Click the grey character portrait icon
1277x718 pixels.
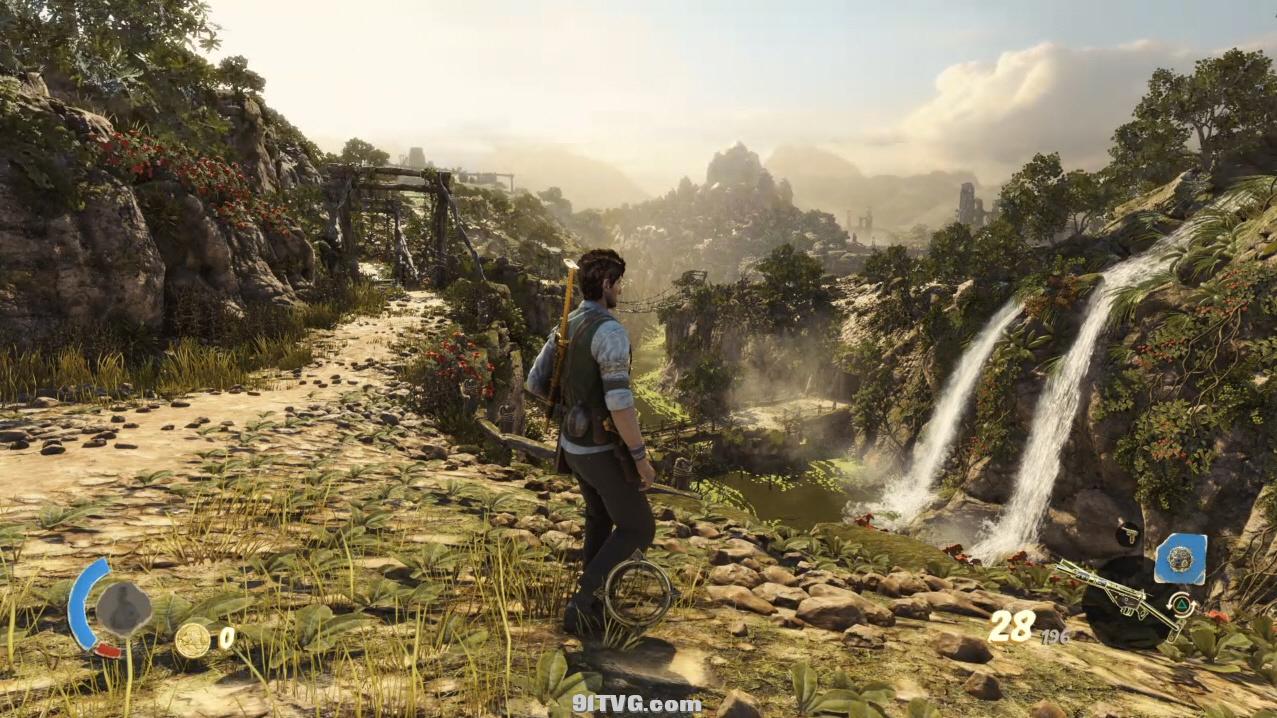pos(124,609)
